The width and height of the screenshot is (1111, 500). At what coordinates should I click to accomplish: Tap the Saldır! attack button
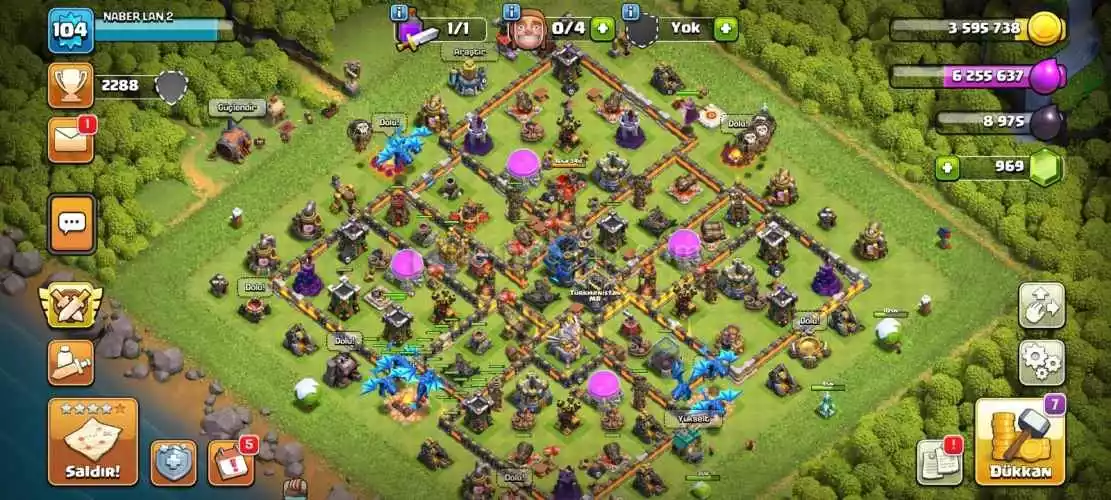coord(92,441)
